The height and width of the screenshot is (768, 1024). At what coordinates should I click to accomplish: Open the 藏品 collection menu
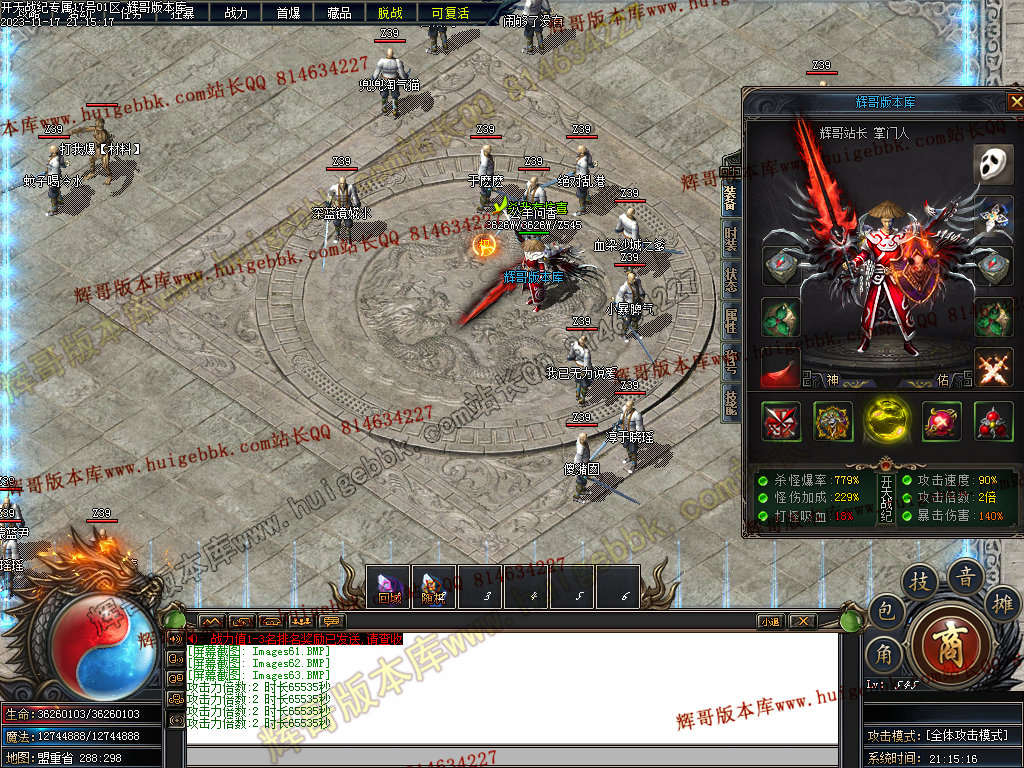coord(339,13)
